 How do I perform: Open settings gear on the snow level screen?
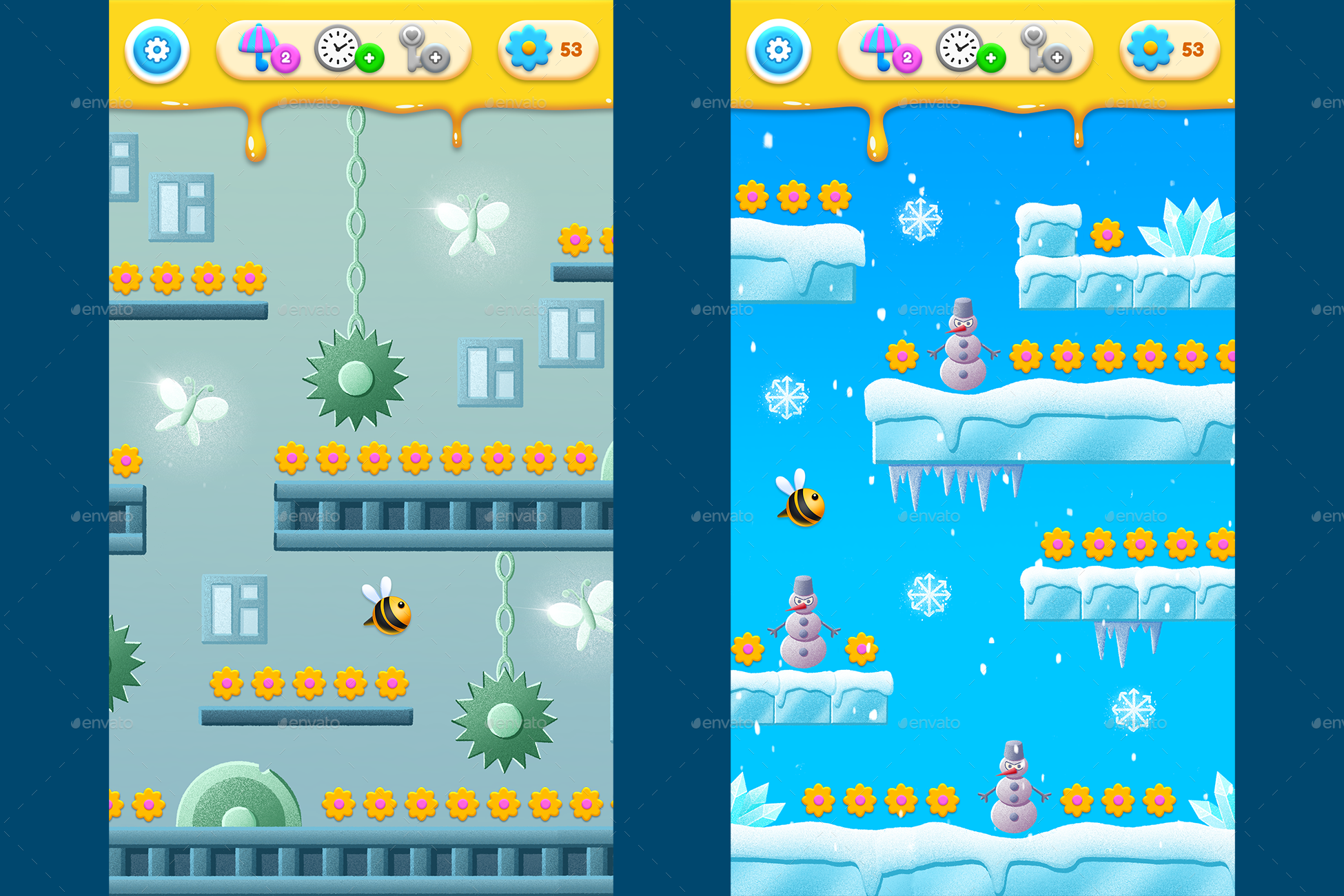[x=779, y=51]
